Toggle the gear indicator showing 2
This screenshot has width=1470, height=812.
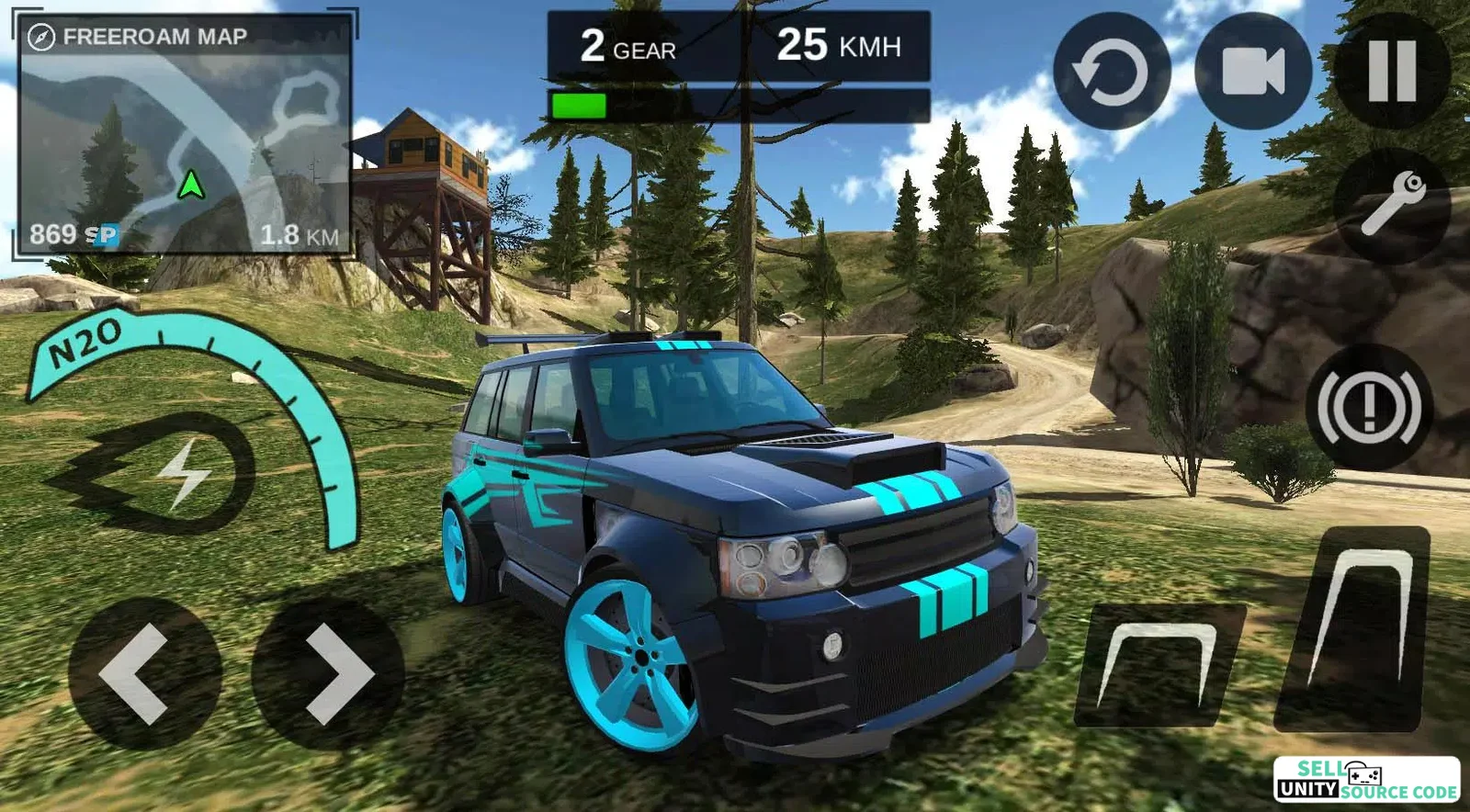tap(627, 46)
